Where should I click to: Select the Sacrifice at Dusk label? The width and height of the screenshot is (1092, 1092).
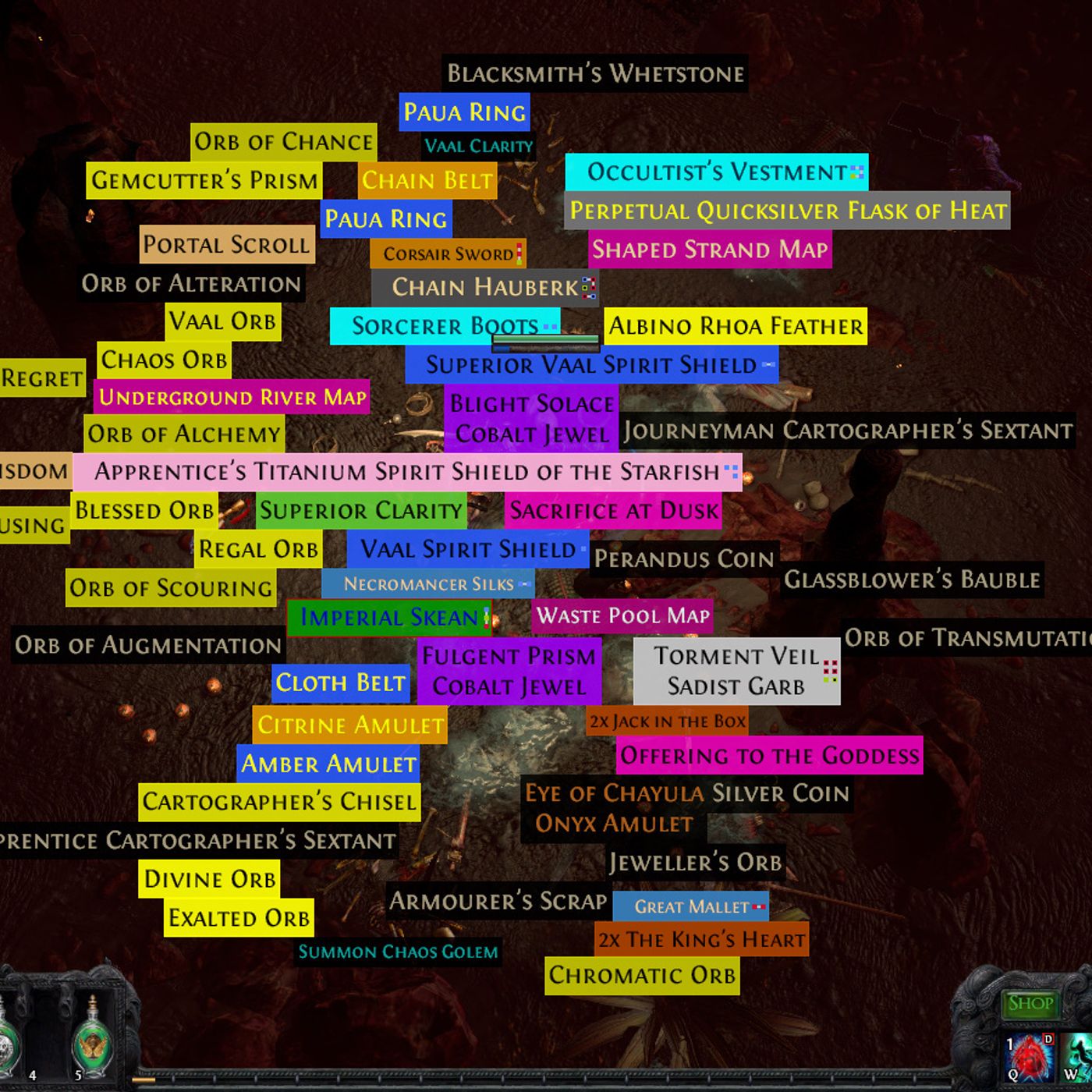(613, 511)
